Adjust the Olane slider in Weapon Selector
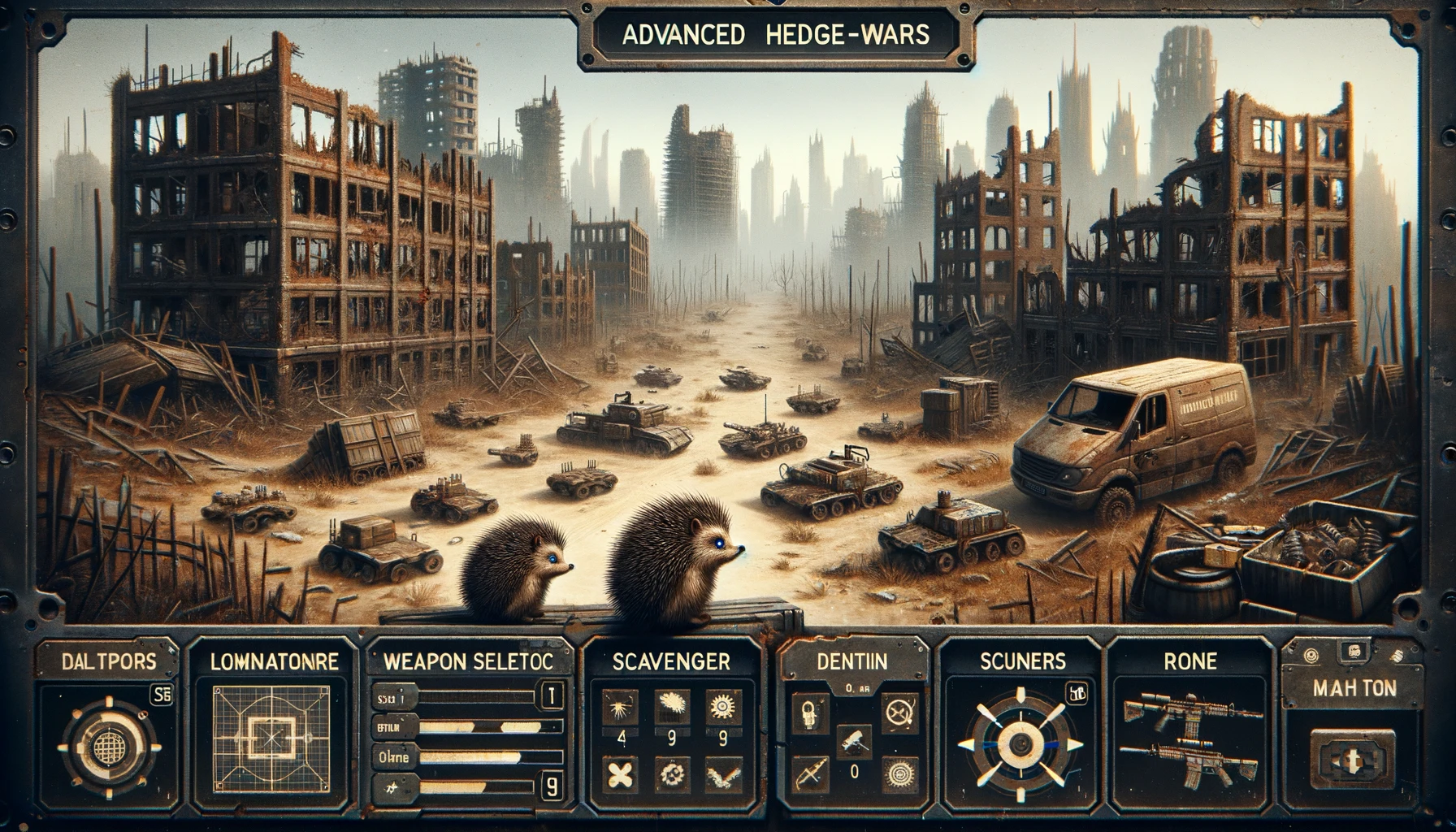The height and width of the screenshot is (832, 1456). 471,757
